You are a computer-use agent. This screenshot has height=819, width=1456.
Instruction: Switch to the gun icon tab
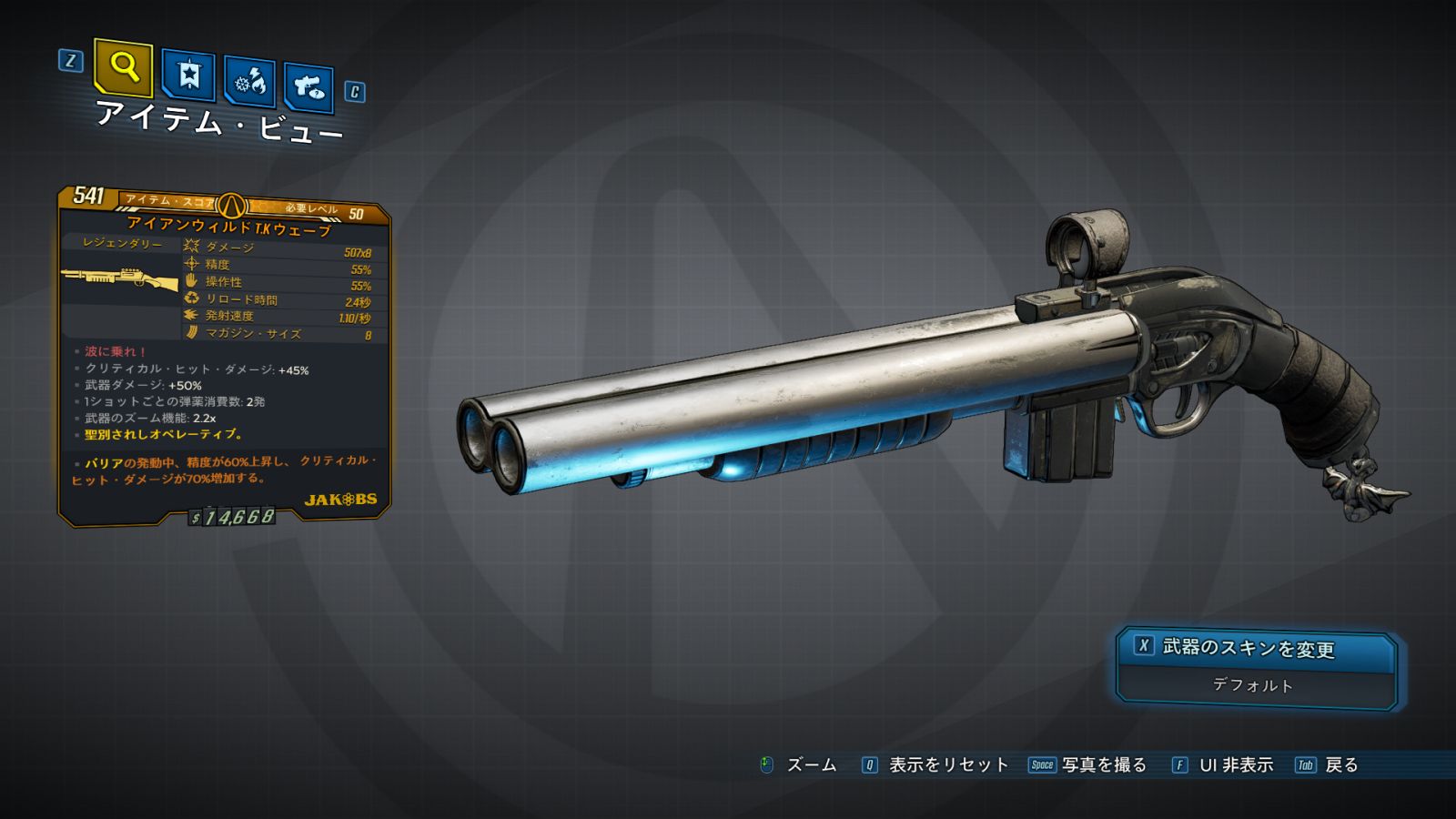(308, 87)
